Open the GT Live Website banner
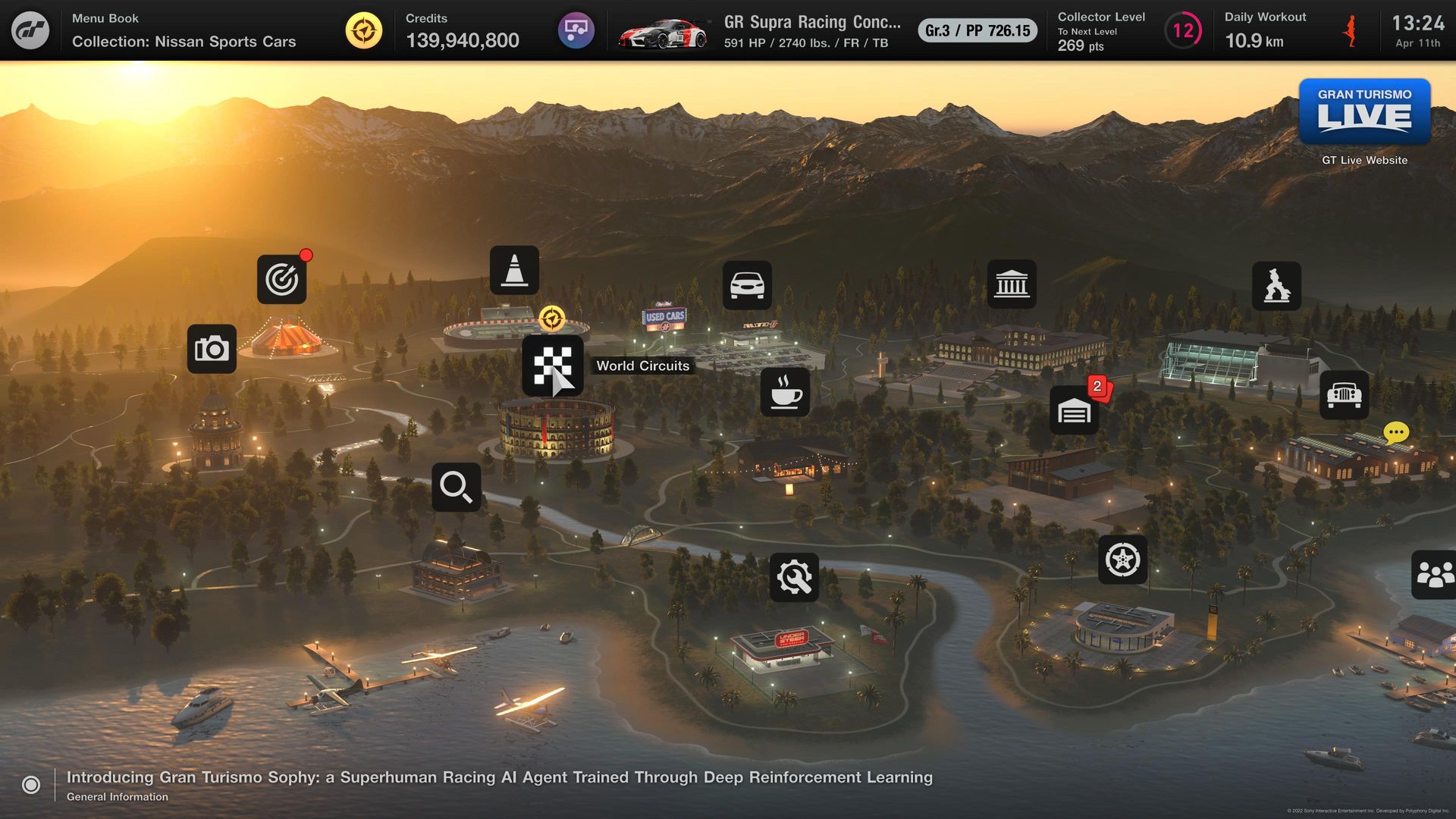This screenshot has width=1456, height=819. (x=1364, y=112)
